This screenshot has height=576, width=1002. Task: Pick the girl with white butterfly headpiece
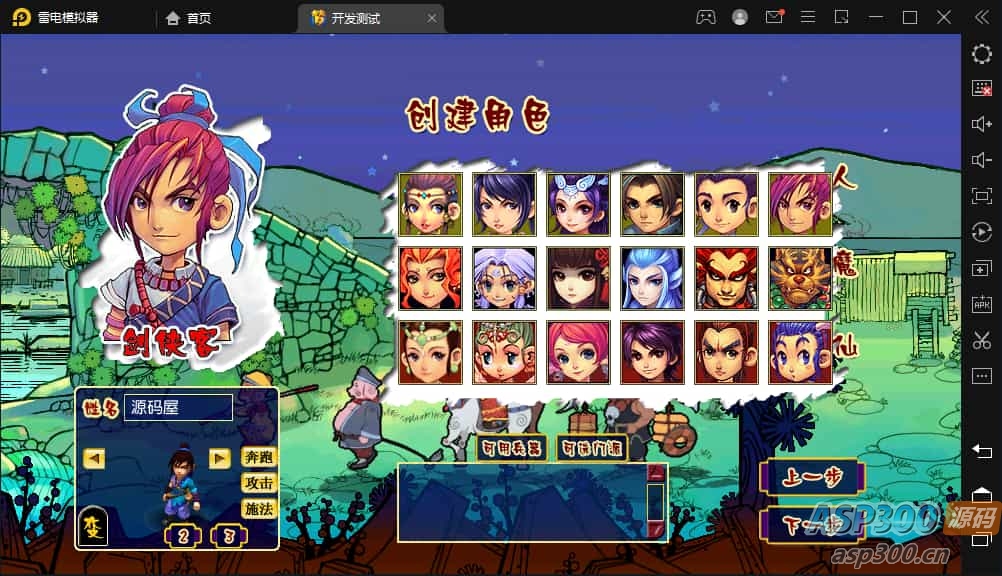(578, 205)
